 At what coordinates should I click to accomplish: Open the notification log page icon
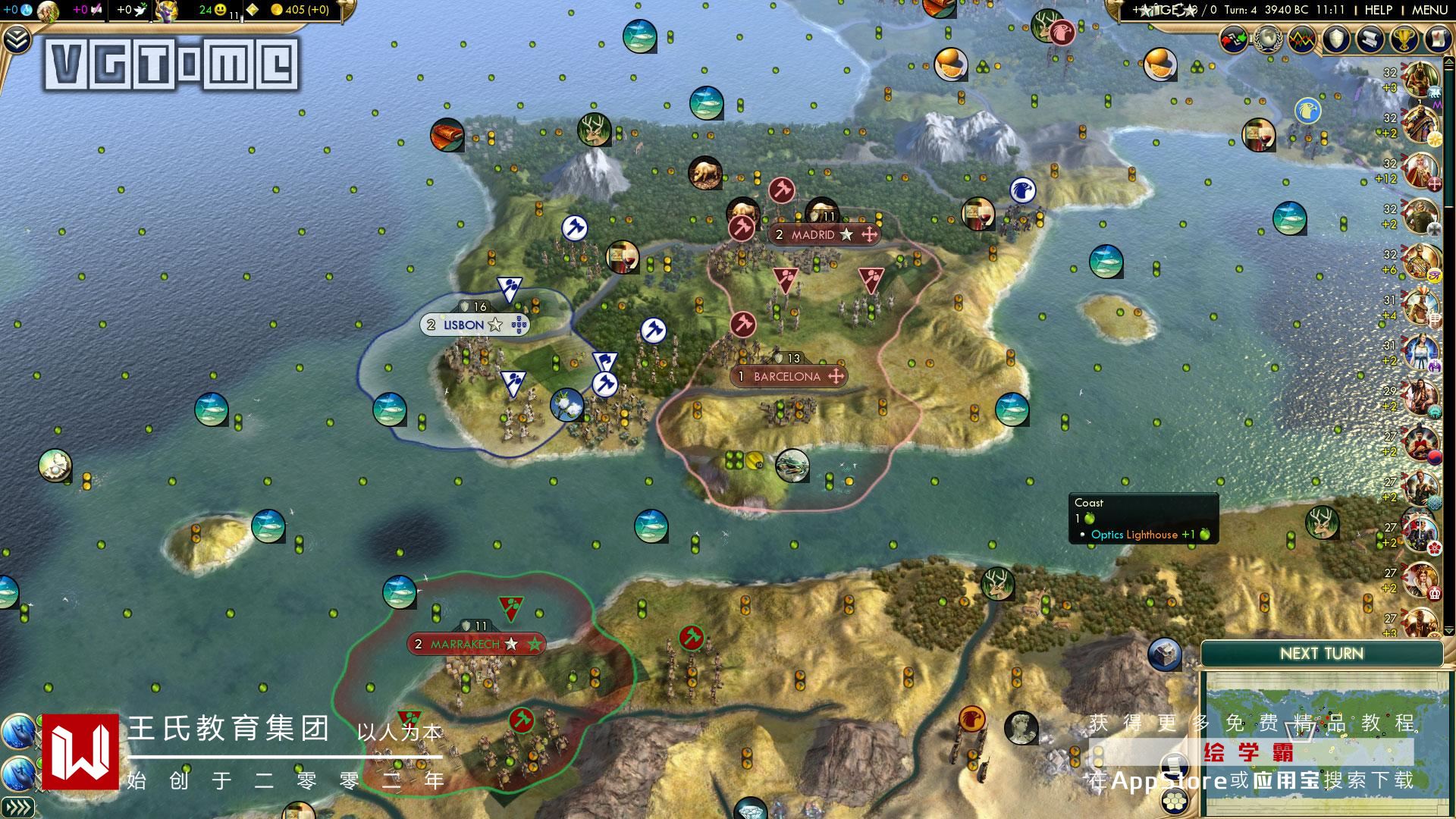click(1436, 39)
